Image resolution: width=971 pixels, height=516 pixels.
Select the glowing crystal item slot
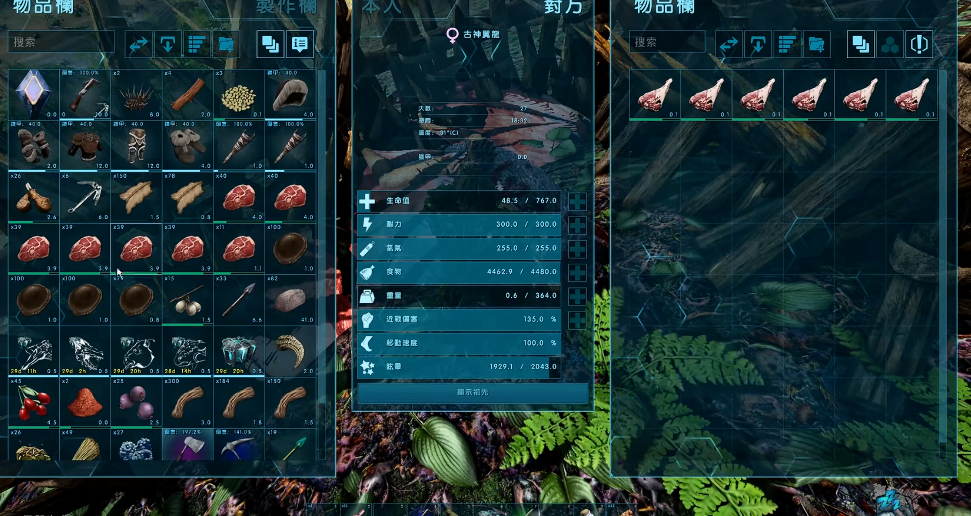(x=34, y=93)
